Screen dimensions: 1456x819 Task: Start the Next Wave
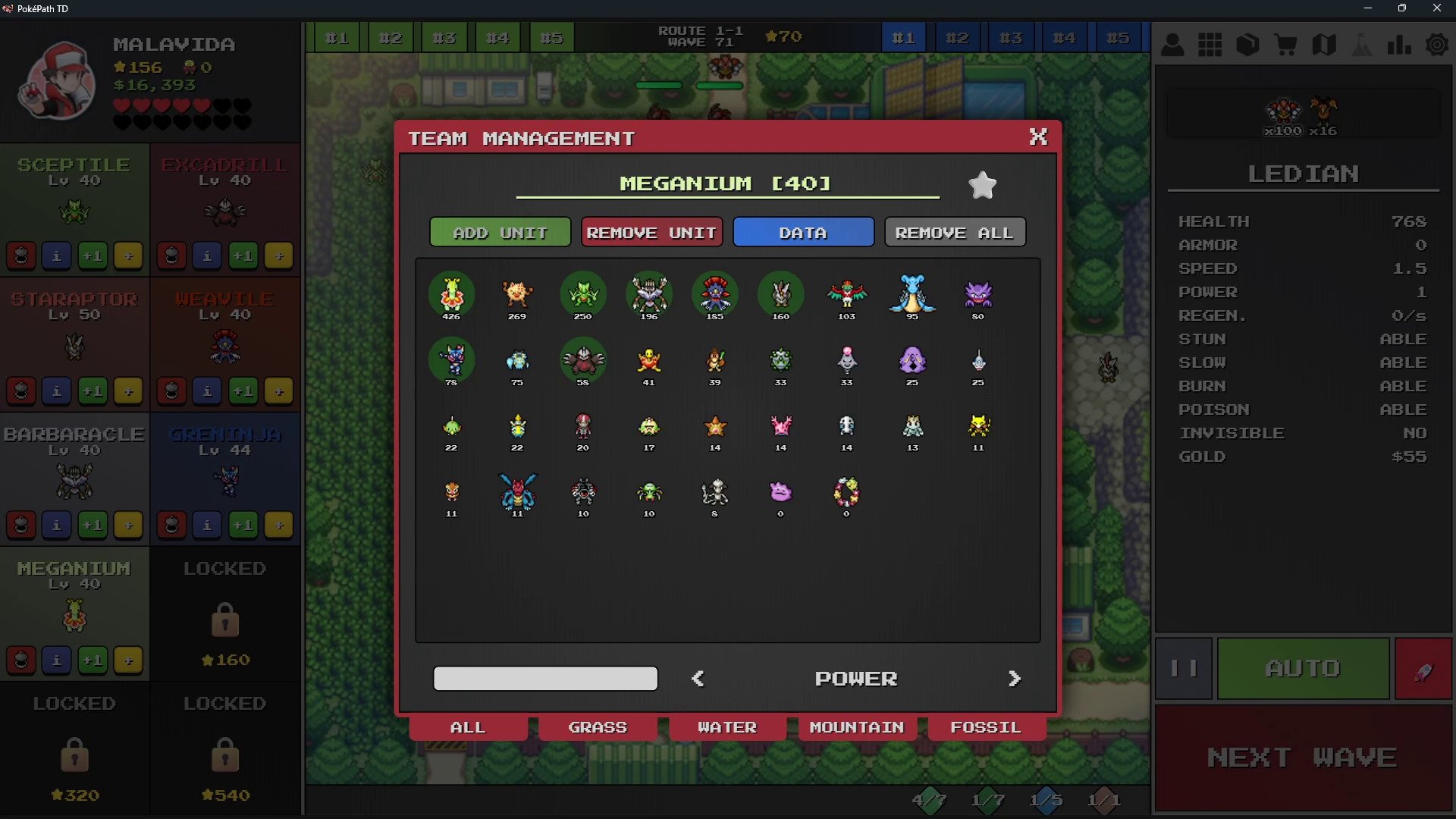coord(1302,758)
